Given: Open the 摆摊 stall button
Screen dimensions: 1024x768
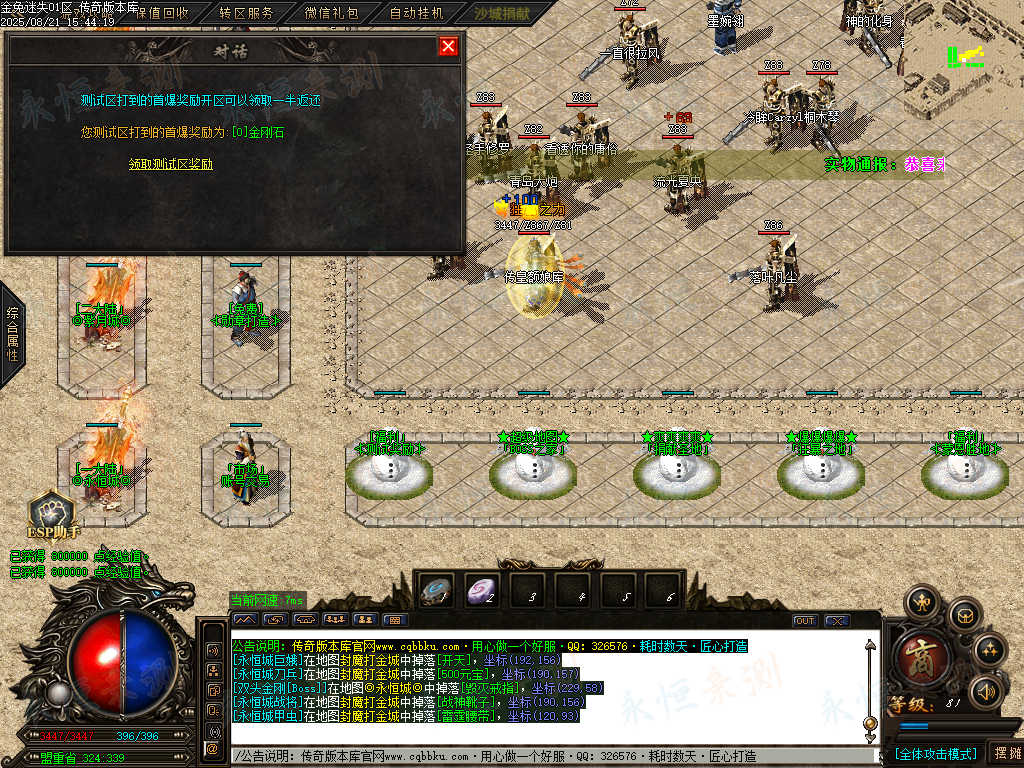Looking at the screenshot, I should 1004,753.
